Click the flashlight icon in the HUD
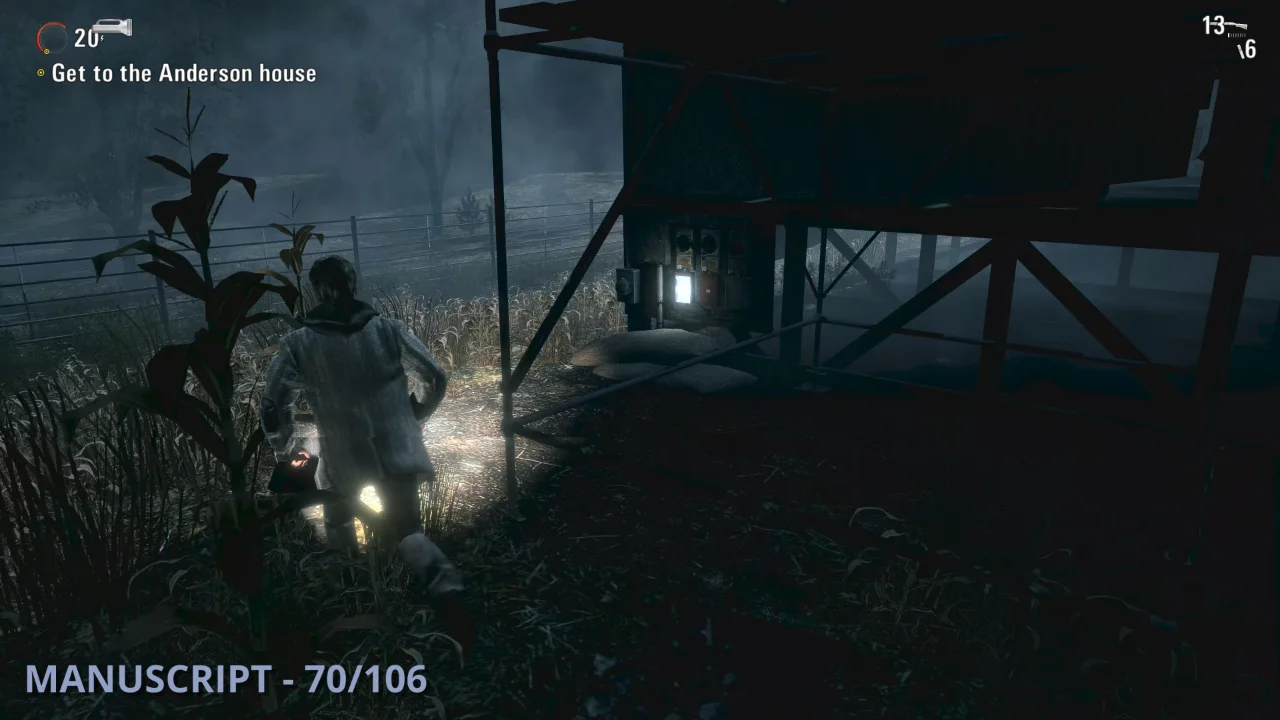Viewport: 1280px width, 720px height. 110,27
